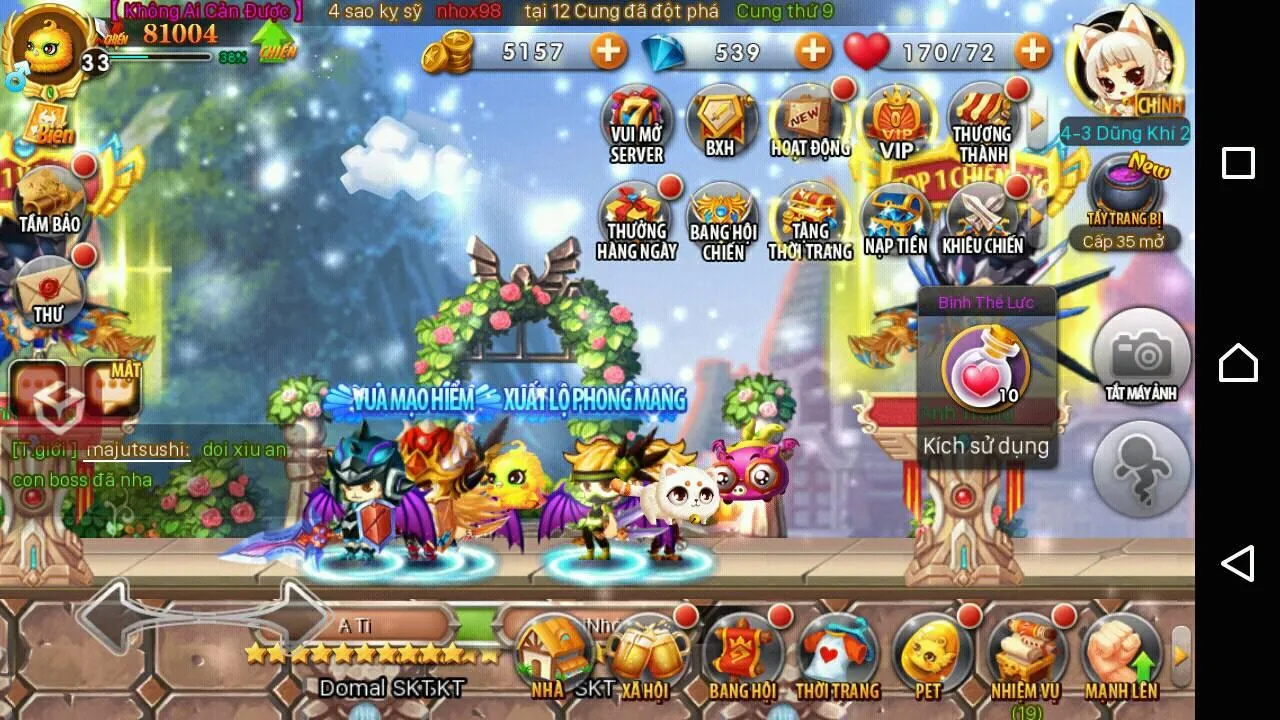Image resolution: width=1280 pixels, height=720 pixels.
Task: Open the BXH rankings icon
Action: (x=722, y=120)
